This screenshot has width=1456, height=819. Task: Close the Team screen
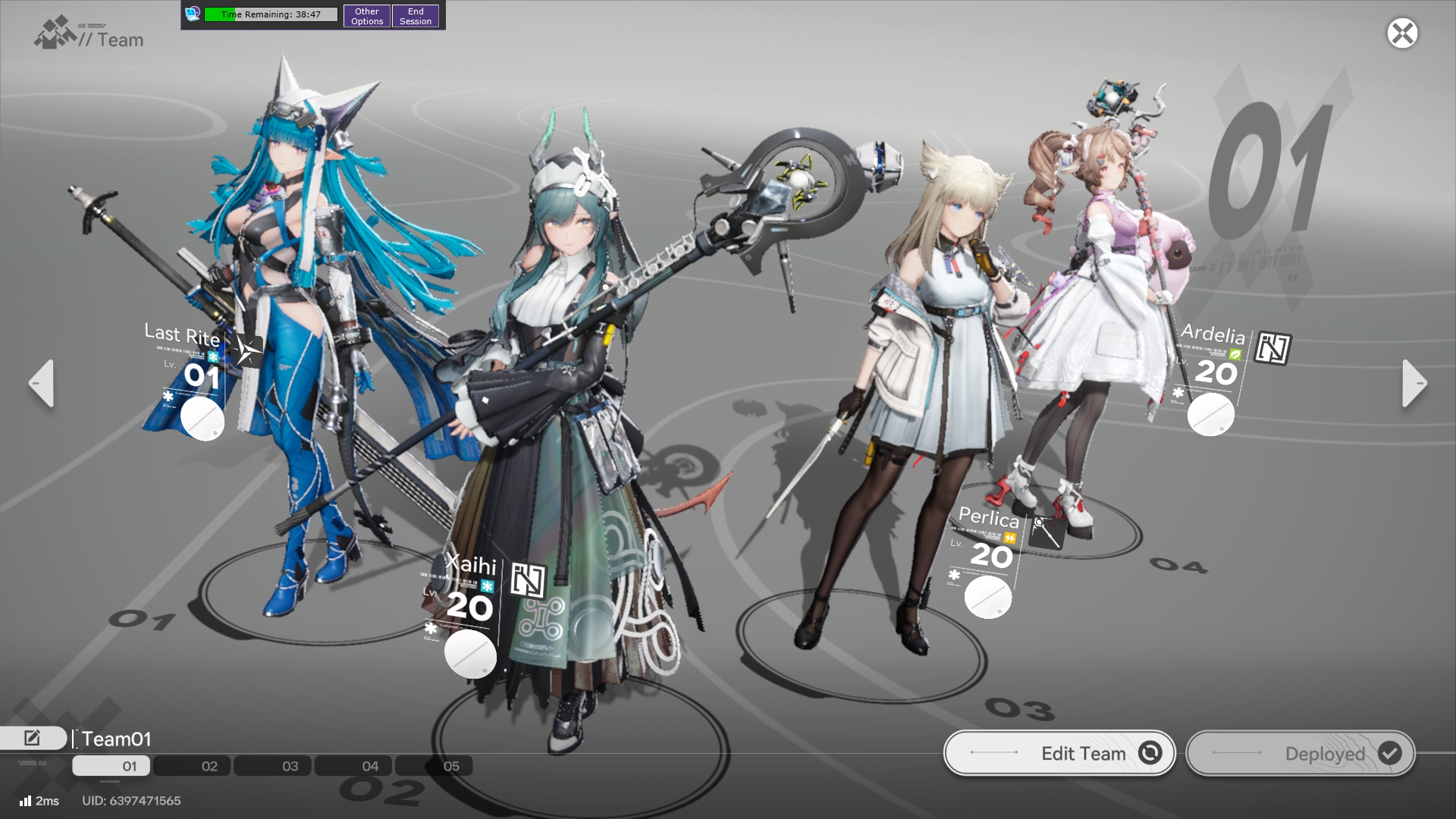pyautogui.click(x=1402, y=33)
